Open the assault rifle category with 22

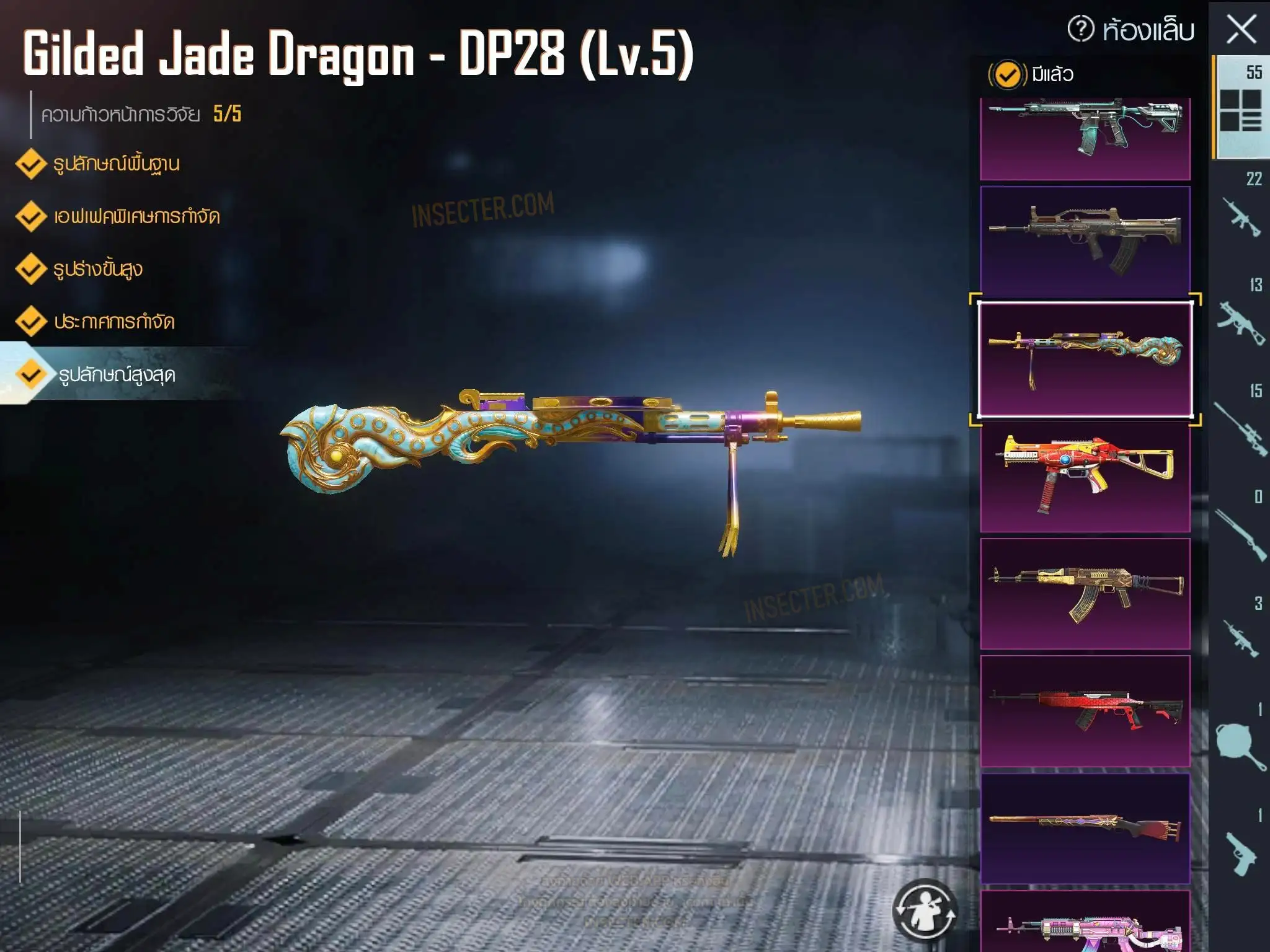click(x=1241, y=211)
